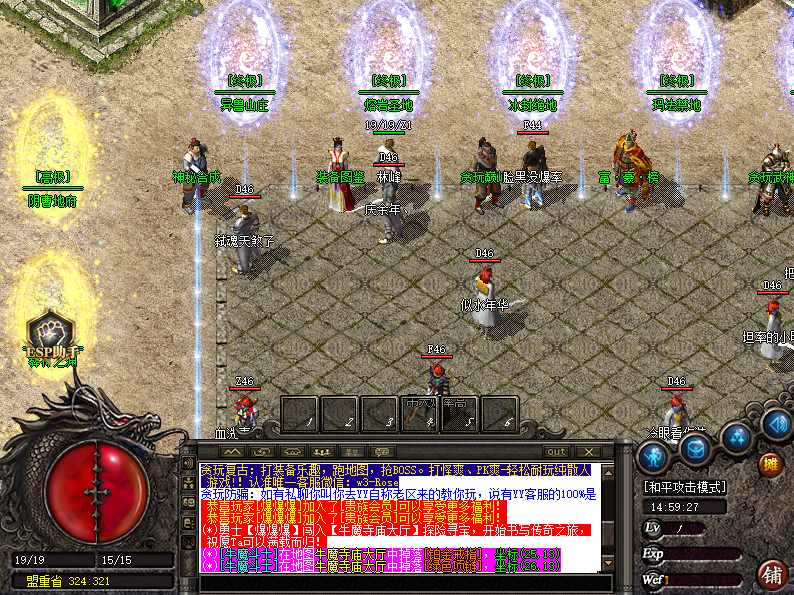This screenshot has width=794, height=595.
Task: Close the chat panel with the X button
Action: click(588, 452)
